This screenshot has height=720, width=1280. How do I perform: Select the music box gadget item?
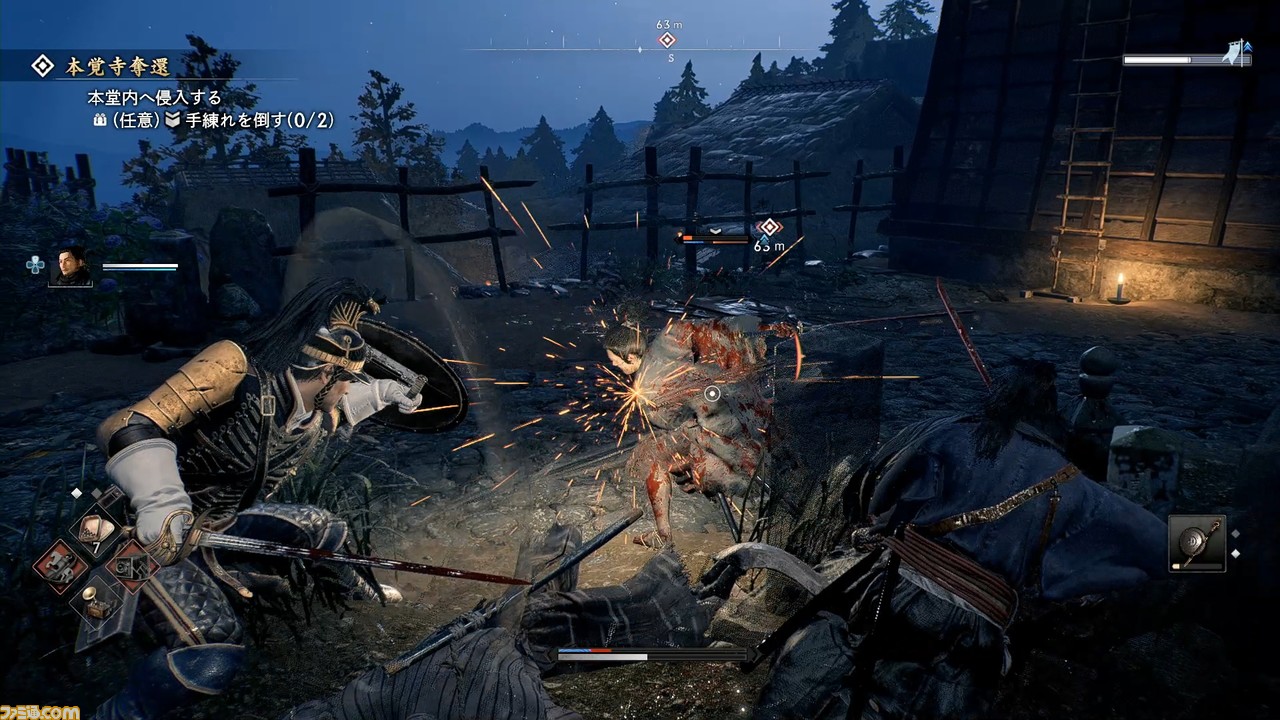click(x=97, y=602)
